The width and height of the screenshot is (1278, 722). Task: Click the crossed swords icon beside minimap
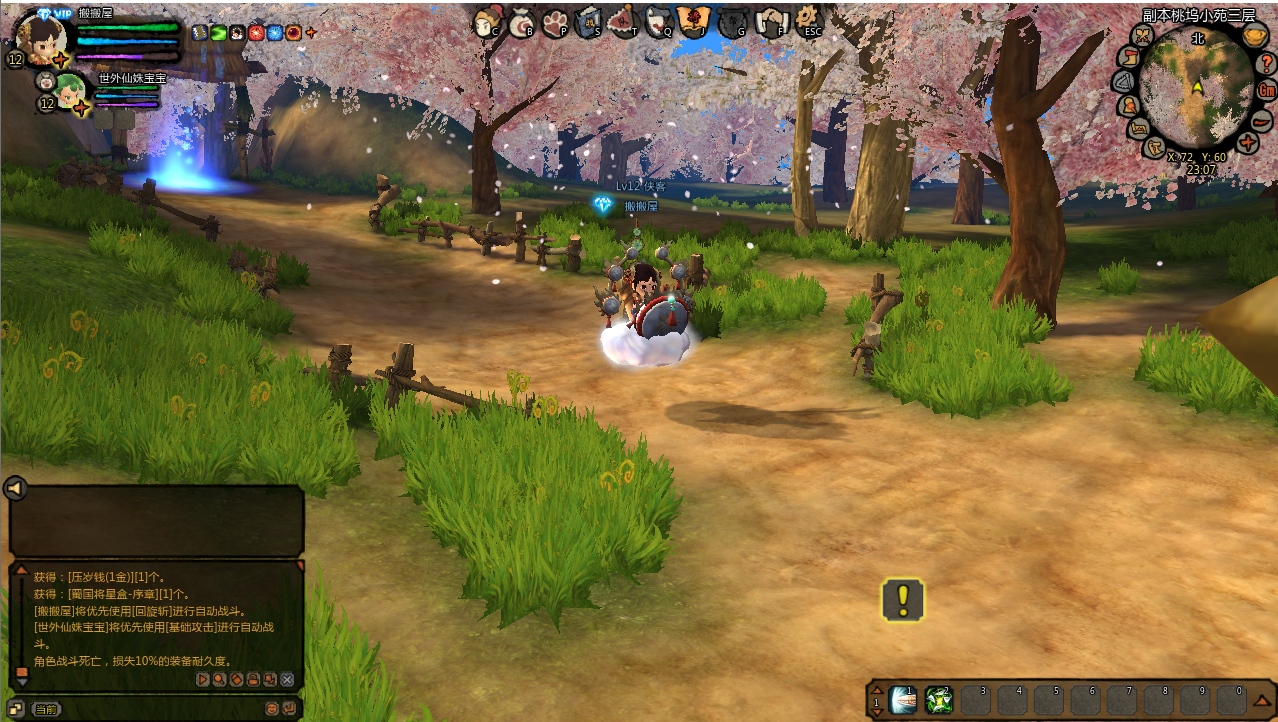(x=1143, y=36)
